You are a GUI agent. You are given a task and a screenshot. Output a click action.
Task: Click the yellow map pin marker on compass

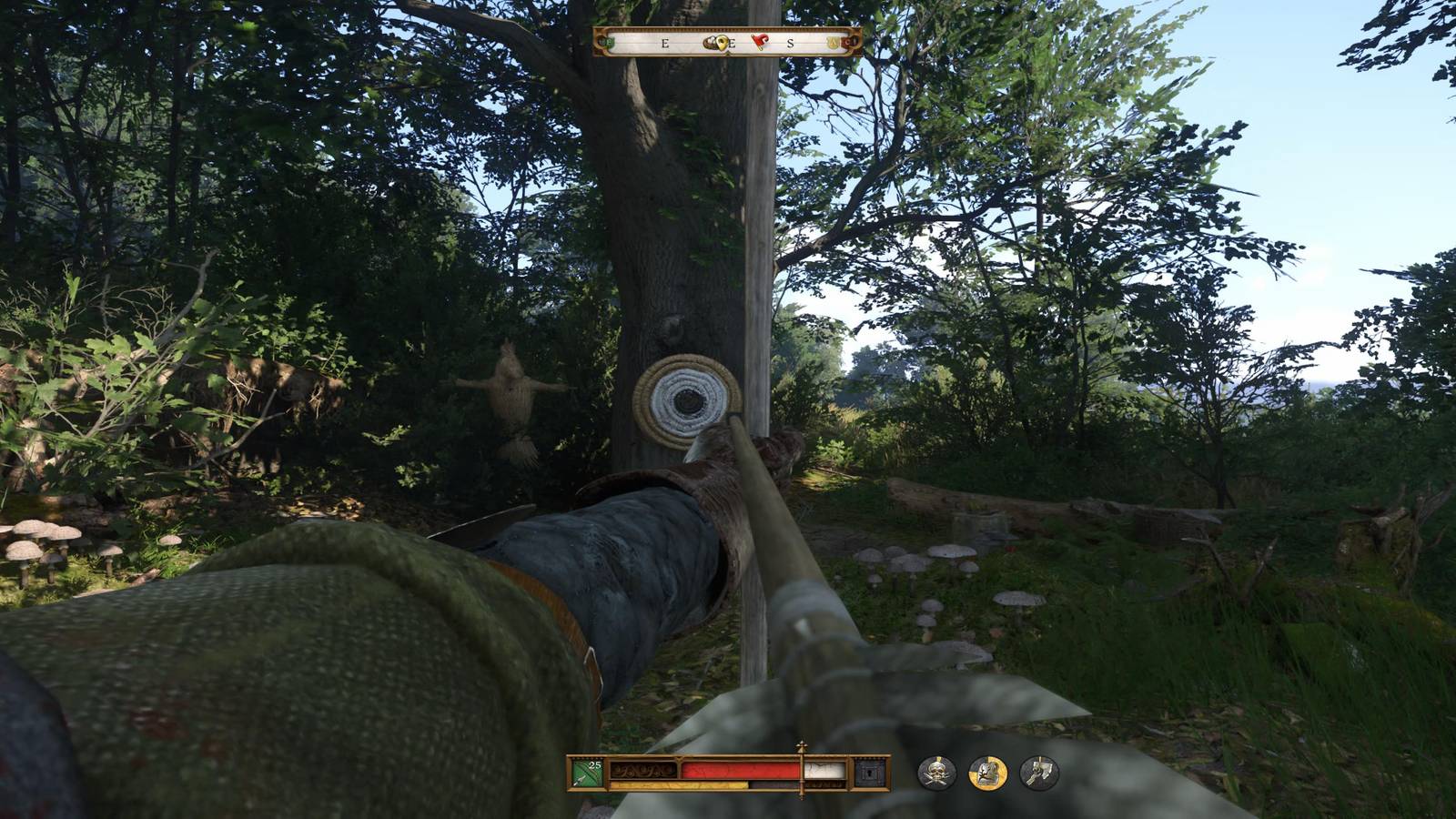pos(722,44)
